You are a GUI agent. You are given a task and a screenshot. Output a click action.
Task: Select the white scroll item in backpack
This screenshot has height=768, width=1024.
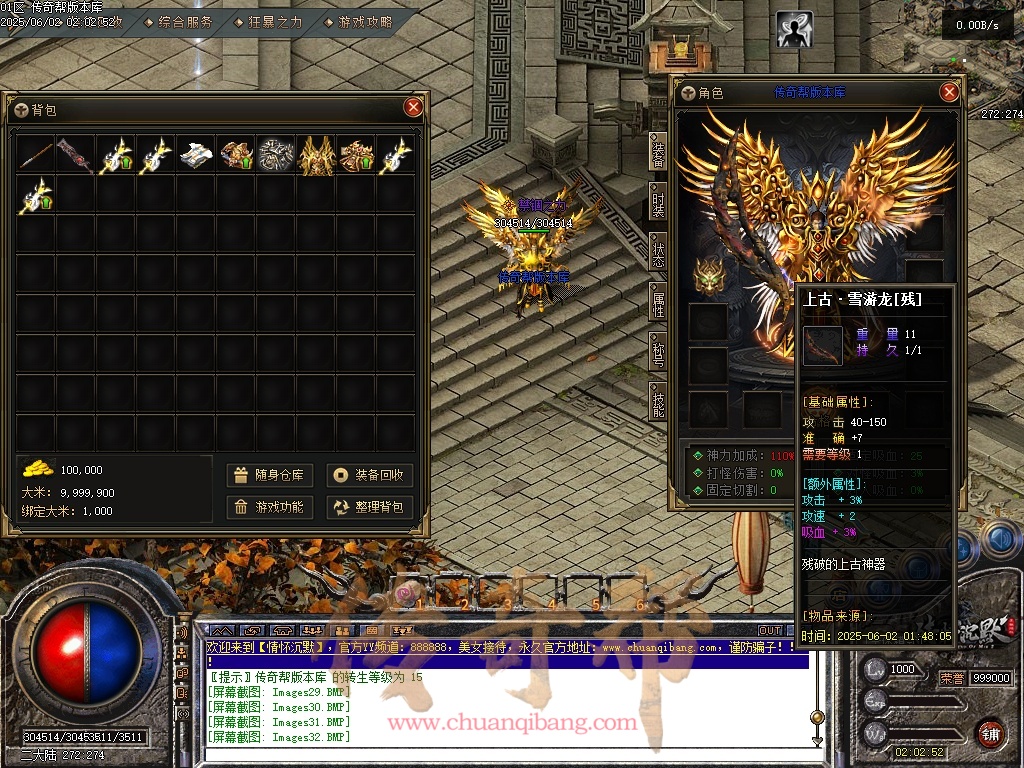[196, 155]
